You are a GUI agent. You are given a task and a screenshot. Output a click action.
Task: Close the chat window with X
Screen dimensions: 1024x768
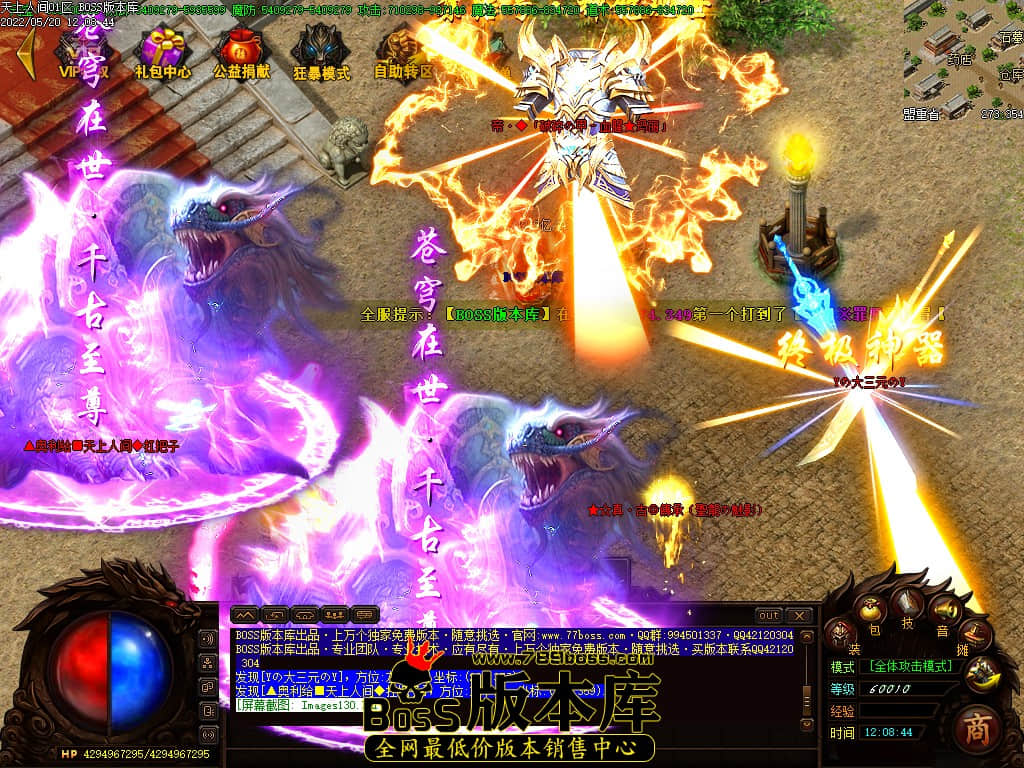pos(798,615)
